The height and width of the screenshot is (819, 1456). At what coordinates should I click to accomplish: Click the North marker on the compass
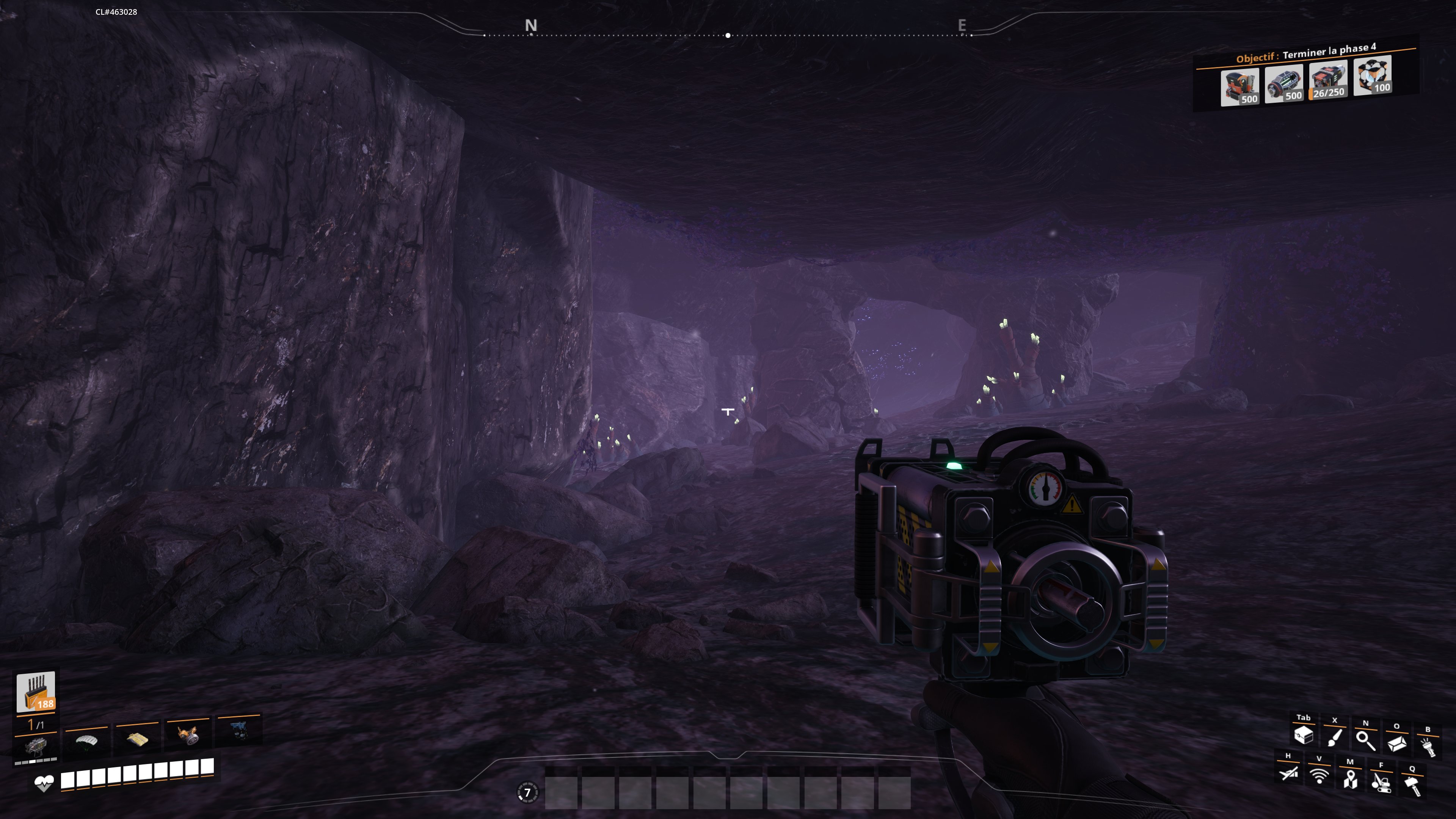coord(531,25)
